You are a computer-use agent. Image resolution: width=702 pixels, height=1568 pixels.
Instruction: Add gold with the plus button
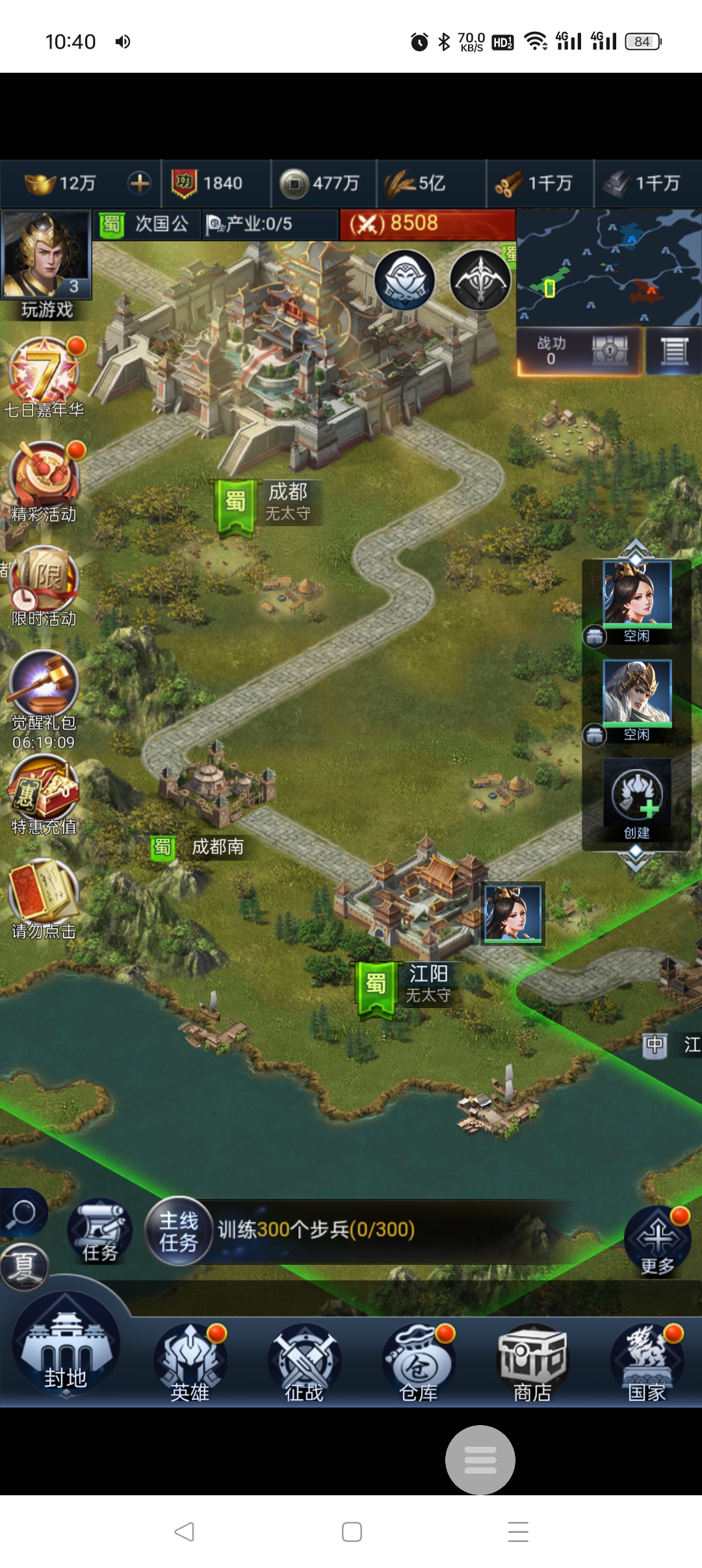coord(139,183)
